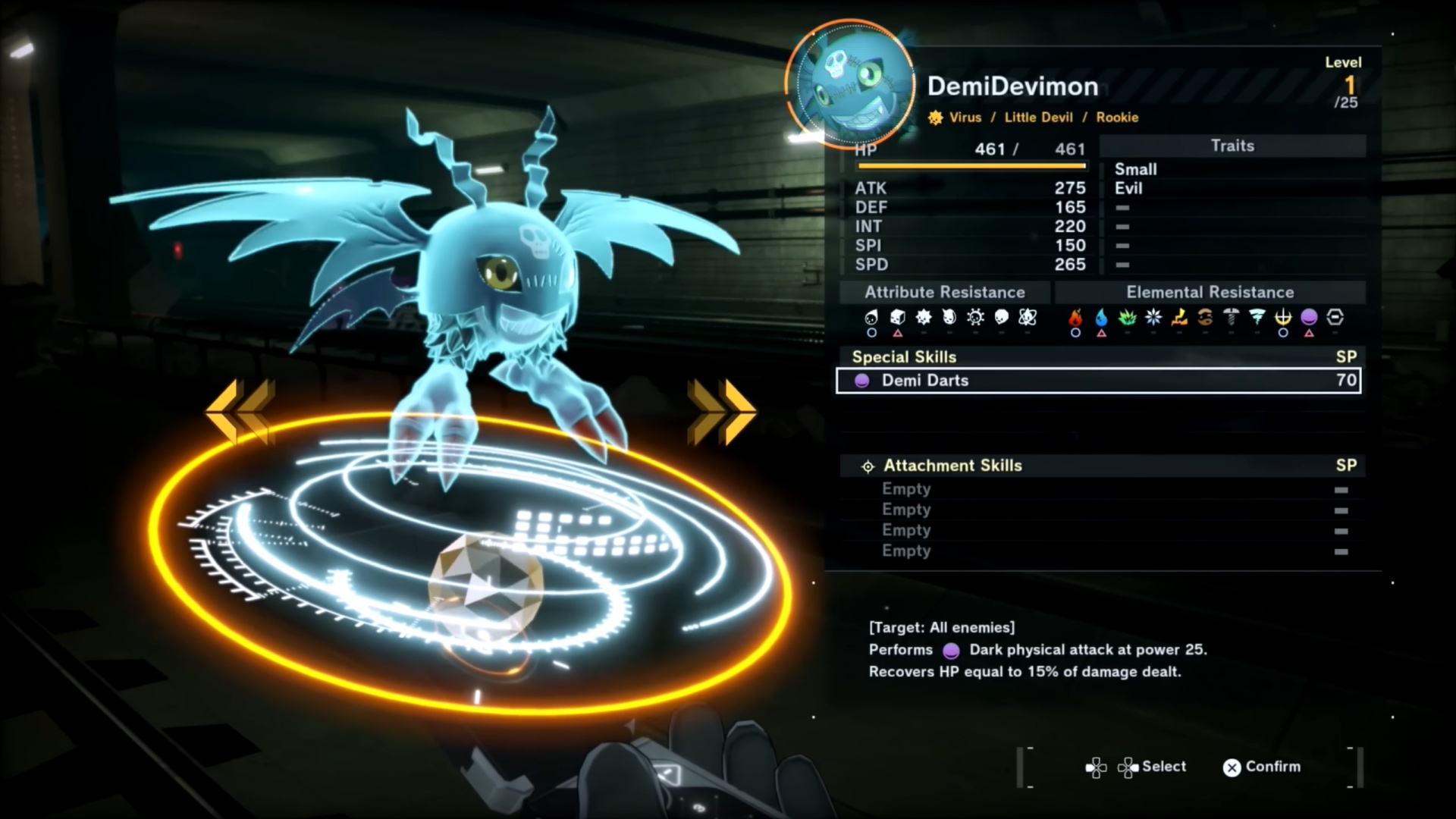Switch to the previous Digimon with left arrows

tap(240, 411)
